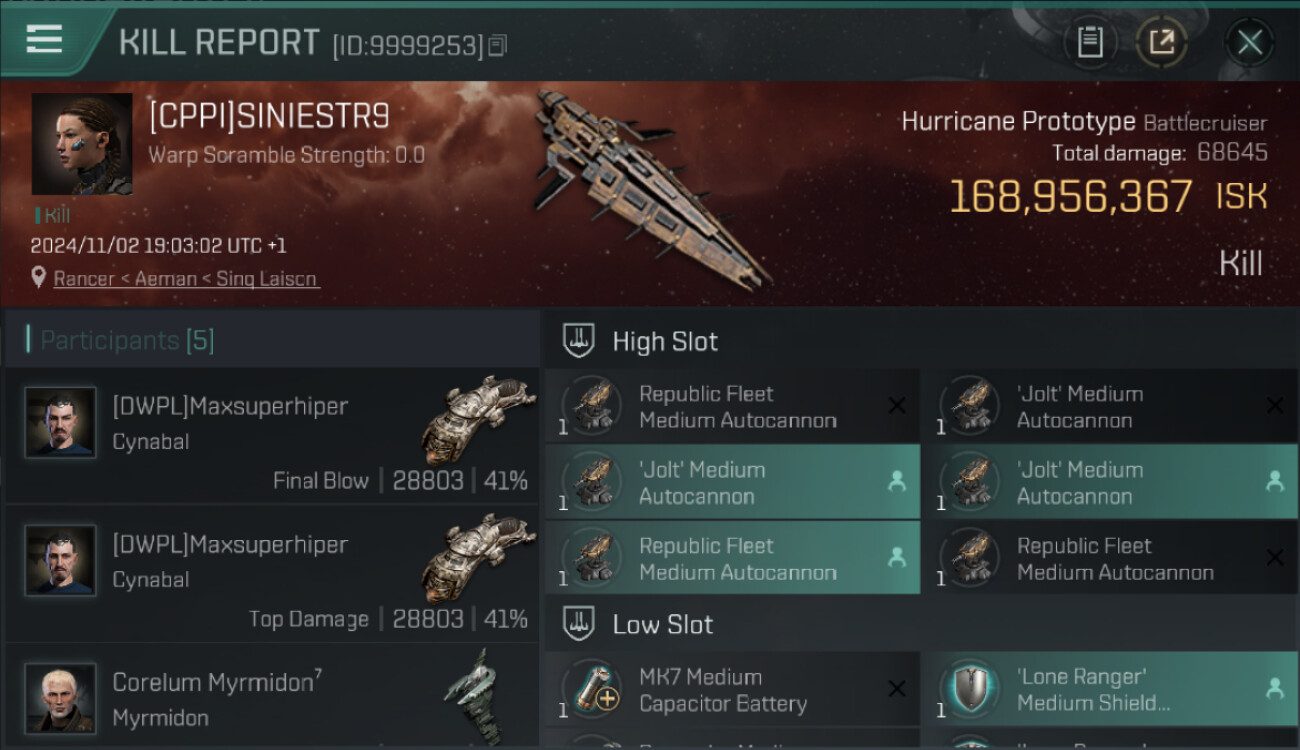
Task: Choose the Corelum Myrmidon participant row
Action: (x=272, y=698)
